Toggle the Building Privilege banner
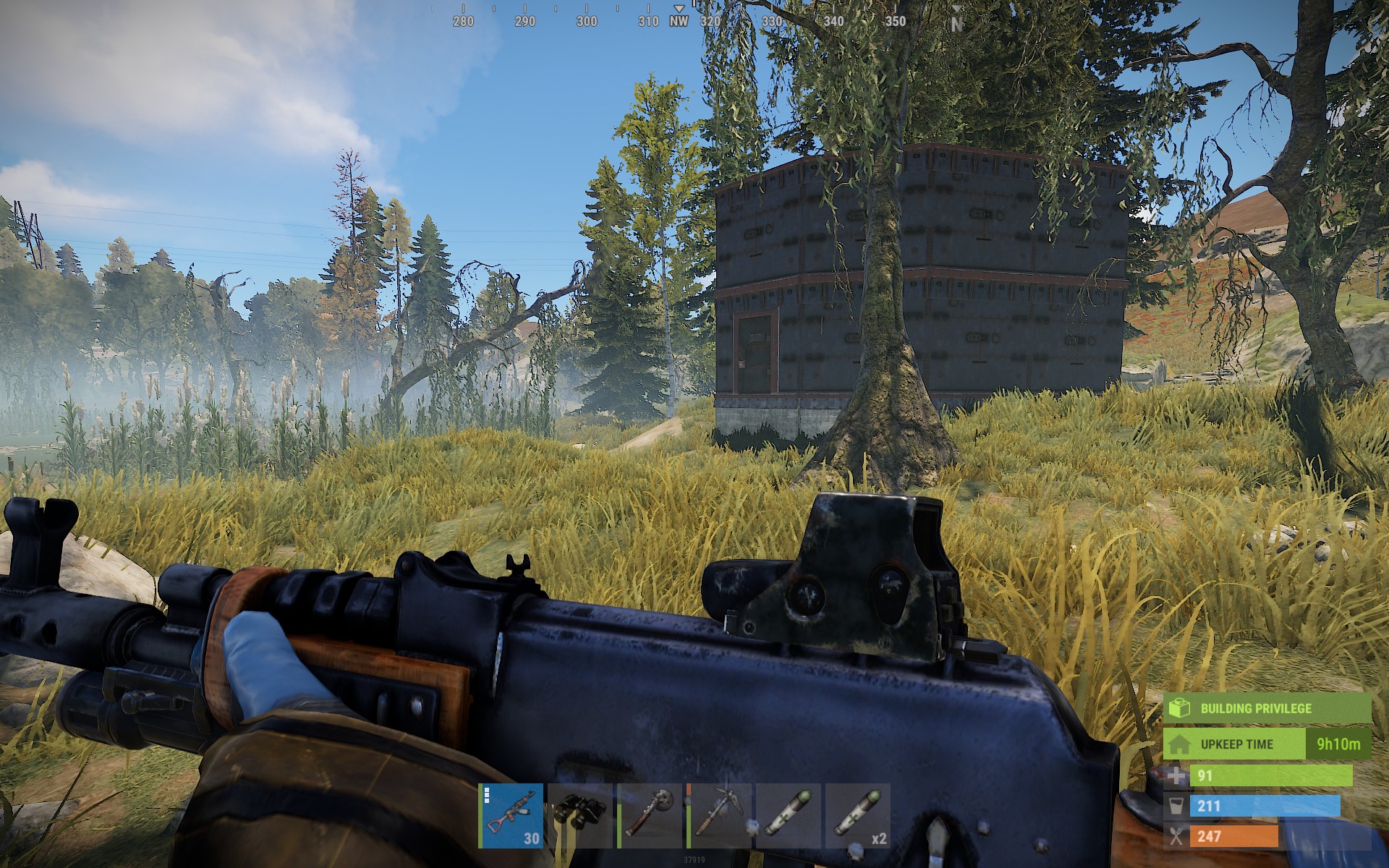The image size is (1389, 868). (x=1255, y=710)
